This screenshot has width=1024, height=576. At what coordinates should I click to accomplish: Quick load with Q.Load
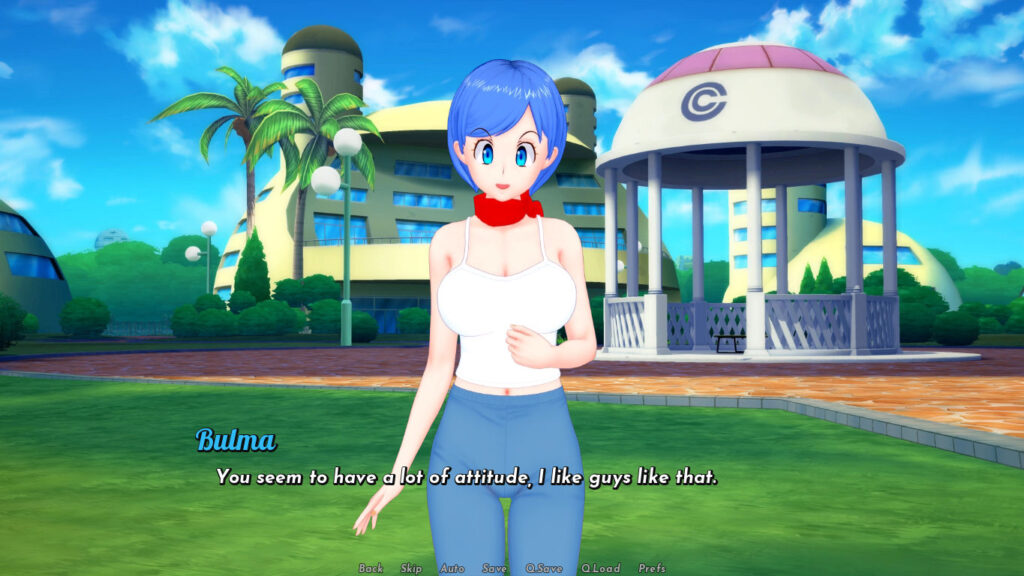(x=600, y=568)
